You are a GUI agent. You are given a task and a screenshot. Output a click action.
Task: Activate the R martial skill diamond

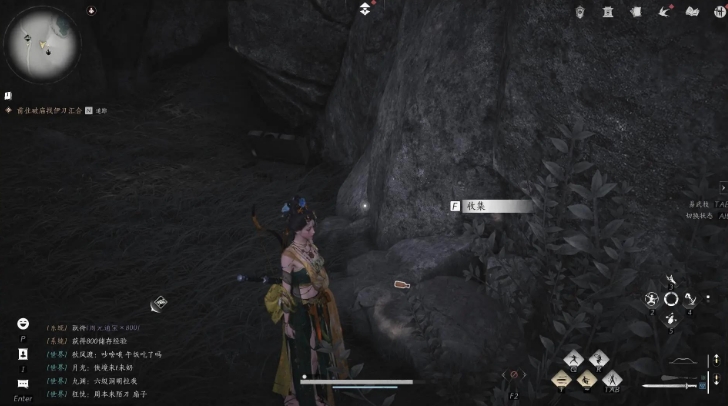coord(598,359)
